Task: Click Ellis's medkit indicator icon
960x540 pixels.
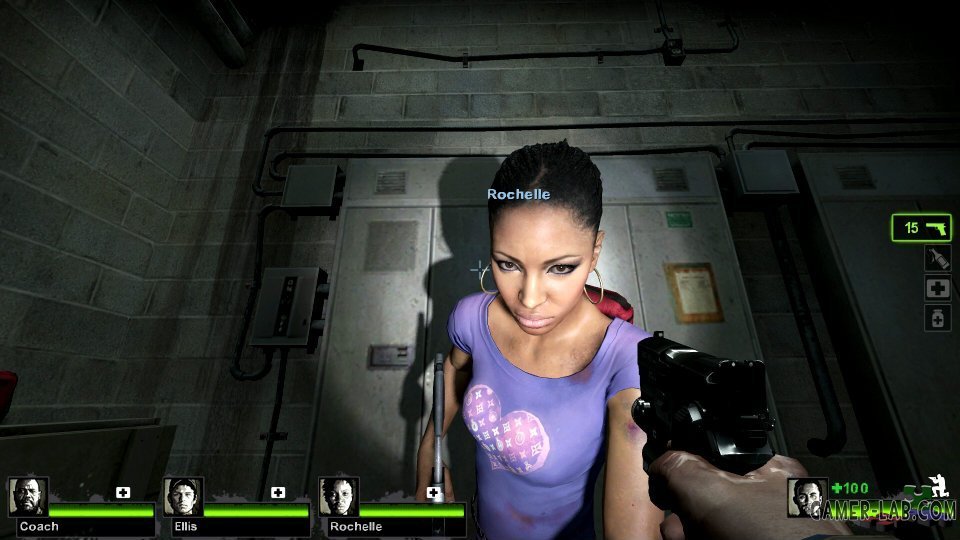Action: coord(278,492)
